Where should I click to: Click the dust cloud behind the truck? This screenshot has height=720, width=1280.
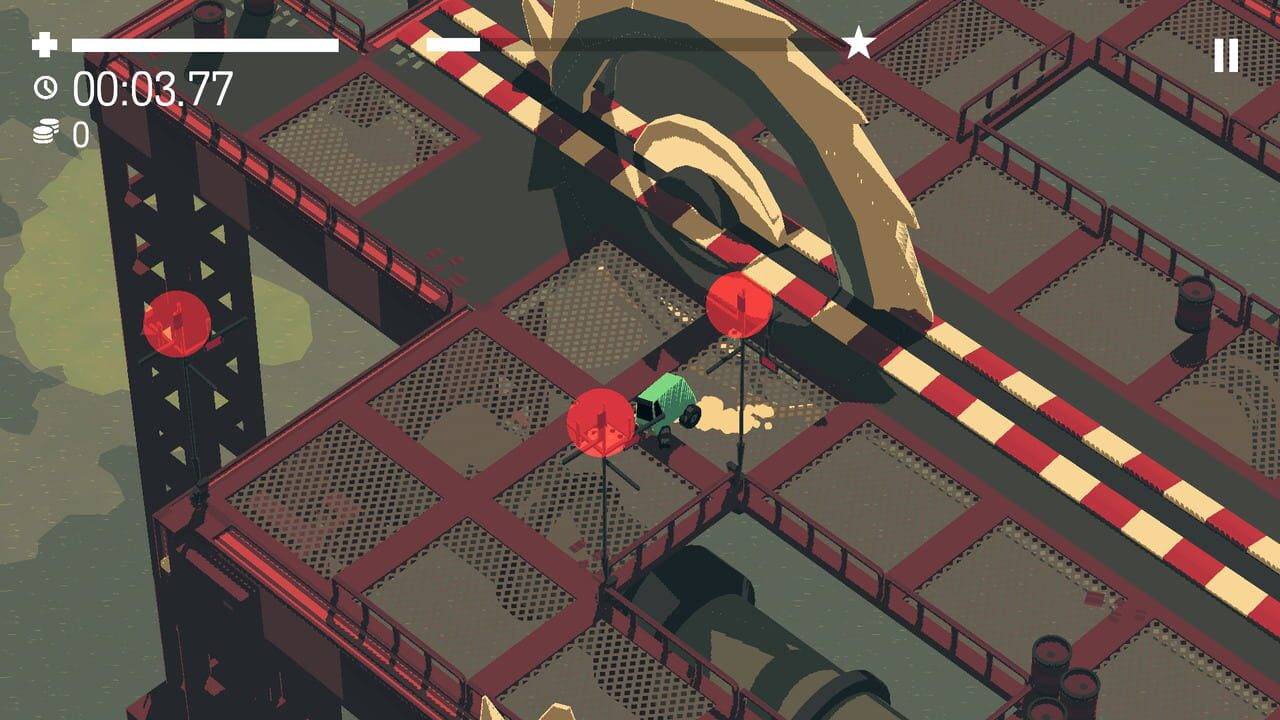pyautogui.click(x=730, y=415)
